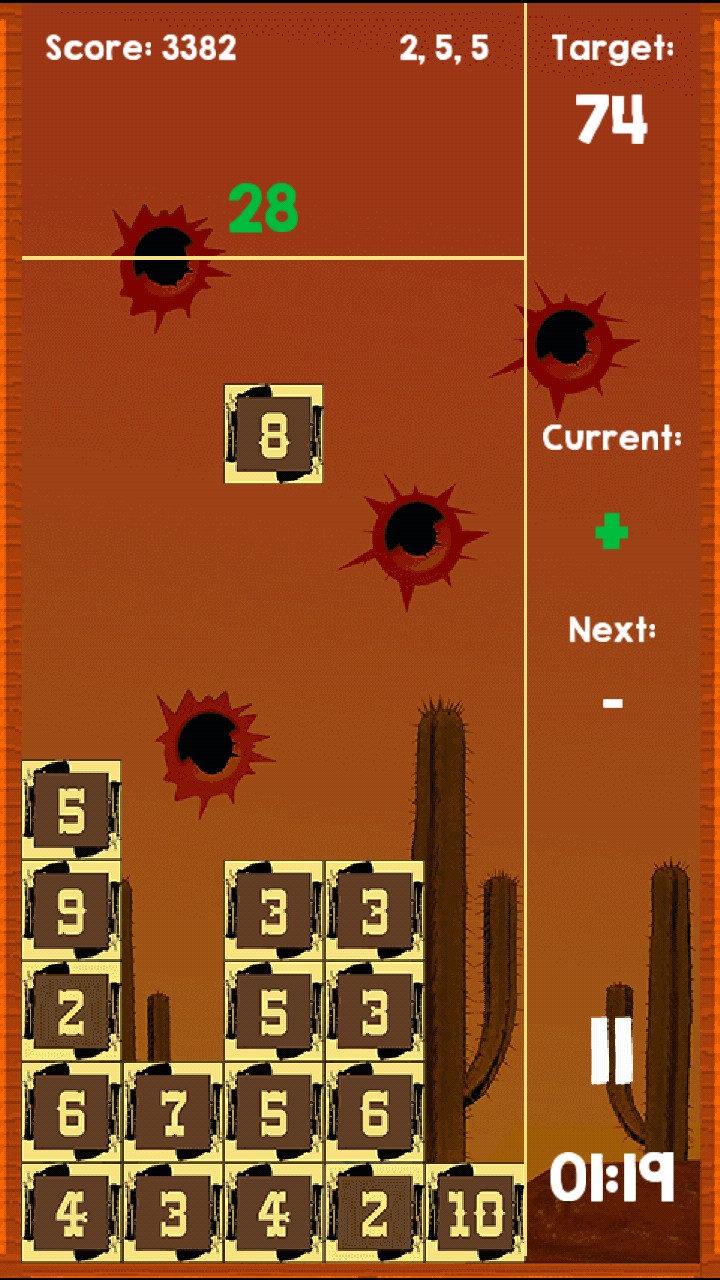Select the 6 tile next to the 7
Screen dimensions: 720x1280
(72, 1112)
